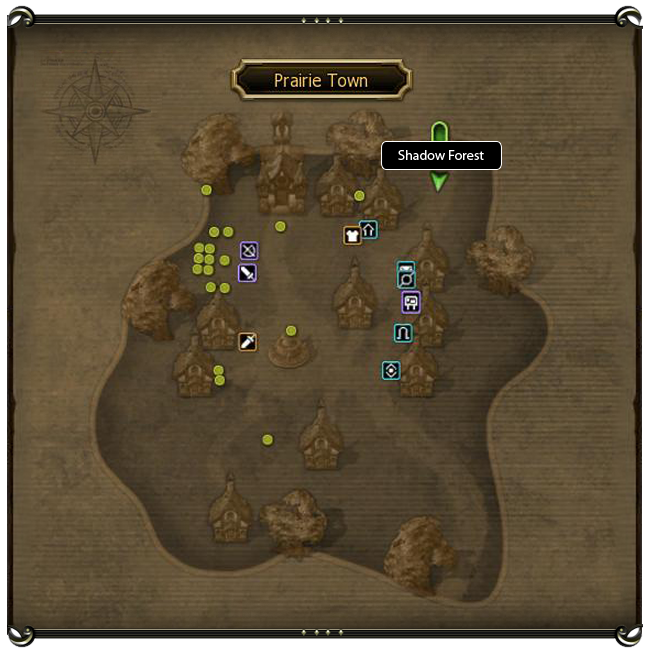
Task: Click the compass rose on the map
Action: pyautogui.click(x=97, y=109)
